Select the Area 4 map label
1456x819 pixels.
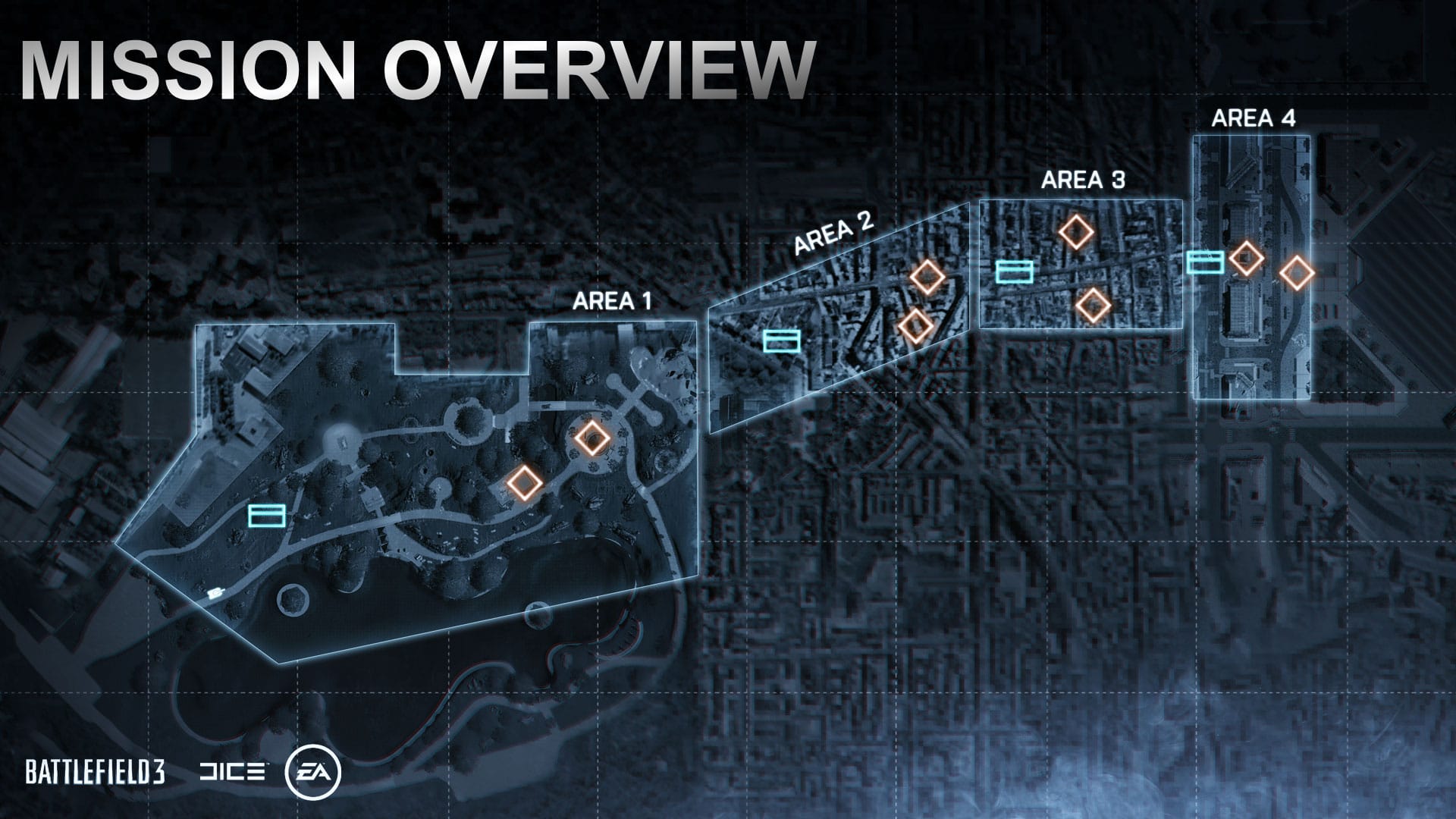[x=1253, y=118]
